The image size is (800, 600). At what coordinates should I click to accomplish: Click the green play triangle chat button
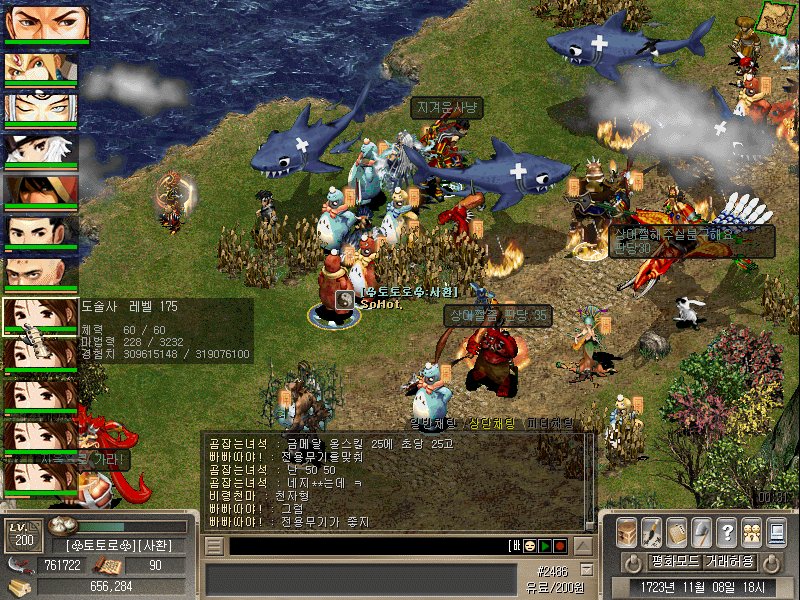coord(545,546)
